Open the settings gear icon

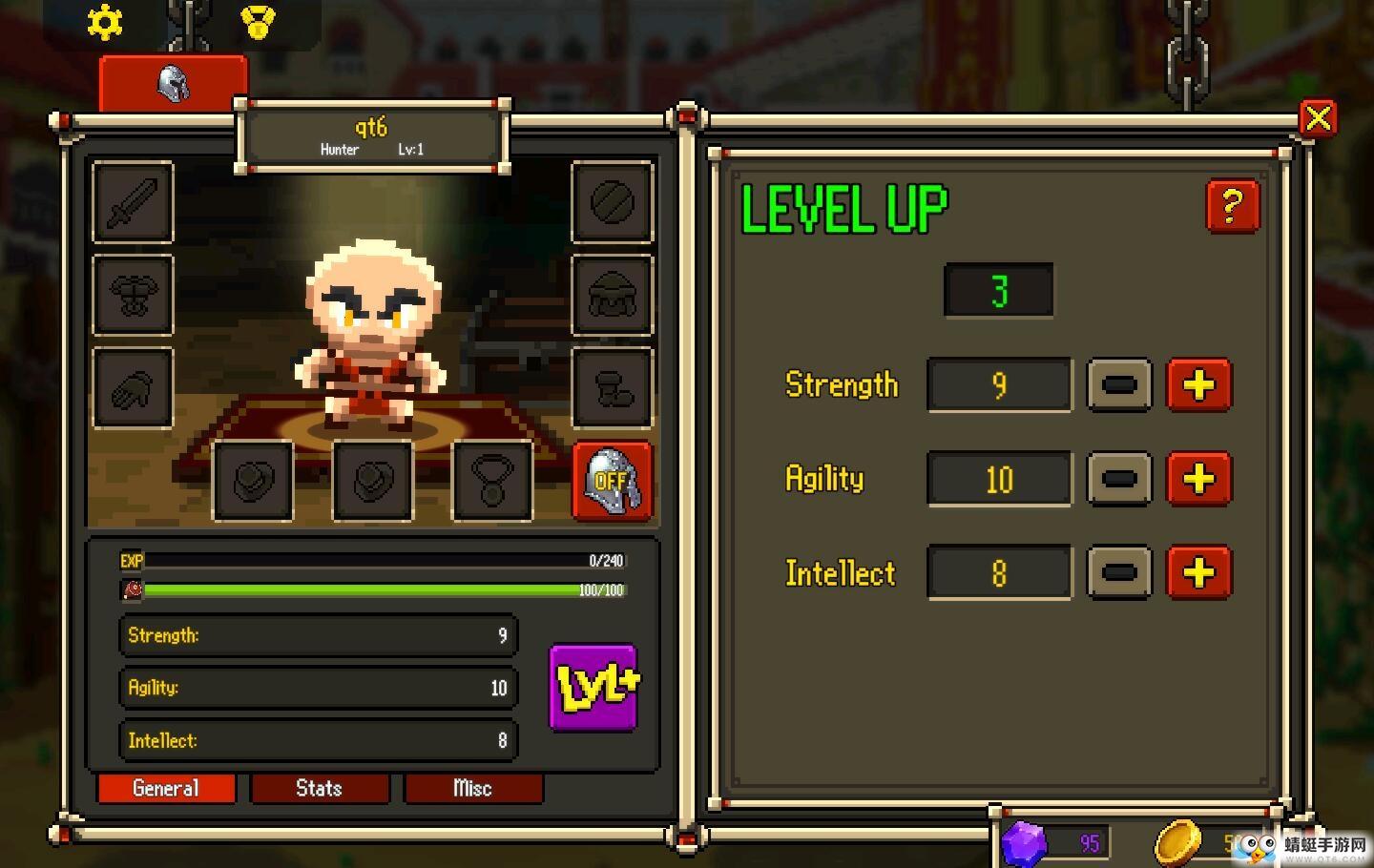pyautogui.click(x=105, y=23)
